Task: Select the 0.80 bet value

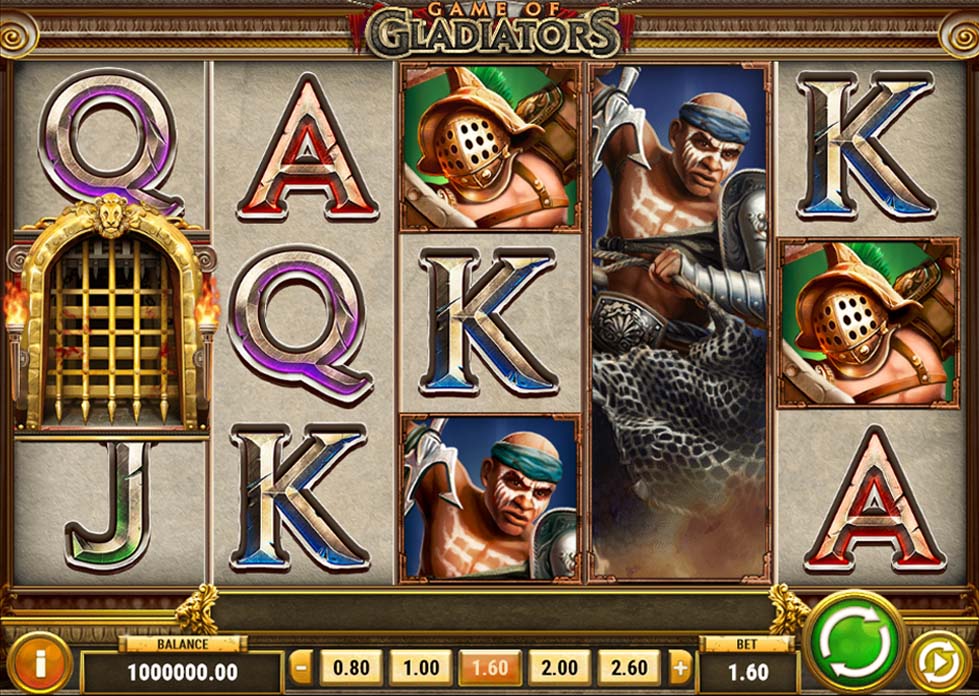Action: pos(350,667)
